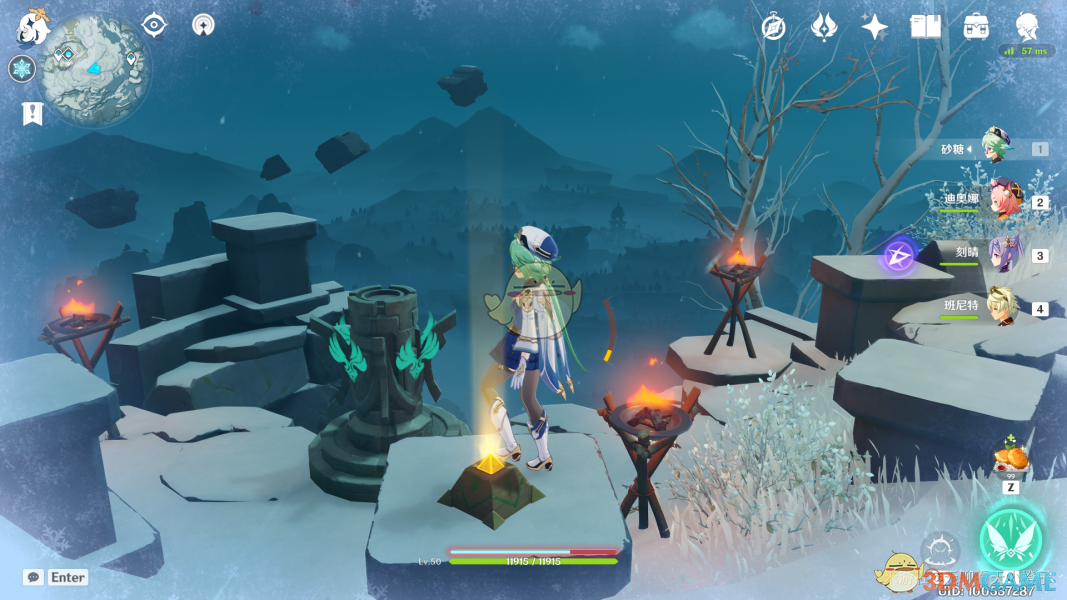
Task: Select party member 砂糖
Action: click(997, 148)
